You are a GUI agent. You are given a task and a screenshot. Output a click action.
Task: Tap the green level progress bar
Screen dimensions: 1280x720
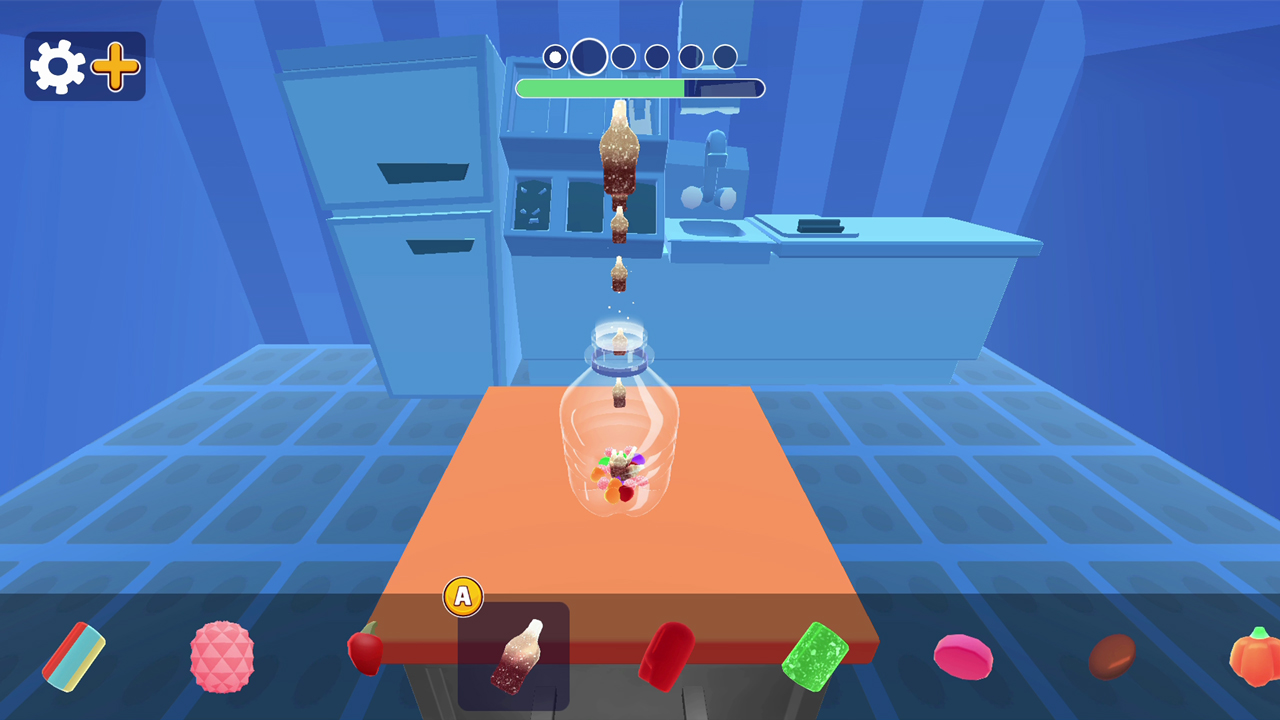pyautogui.click(x=600, y=88)
